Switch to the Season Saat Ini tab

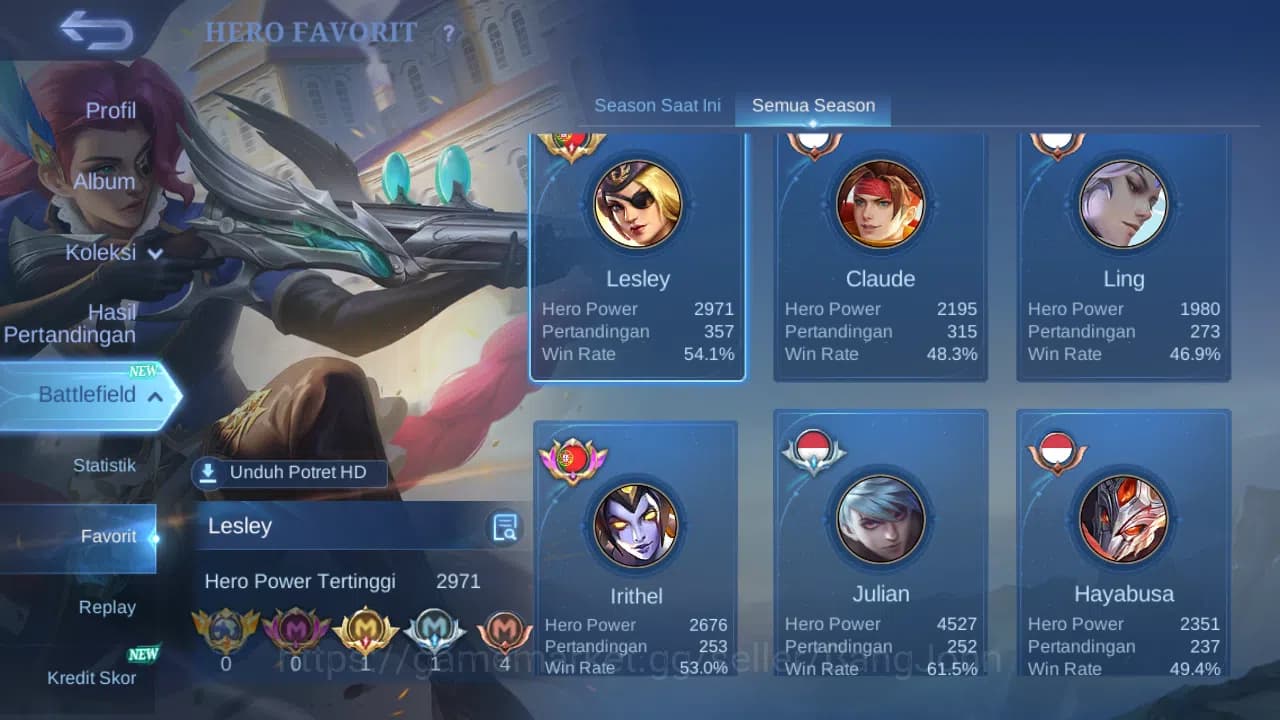(658, 104)
